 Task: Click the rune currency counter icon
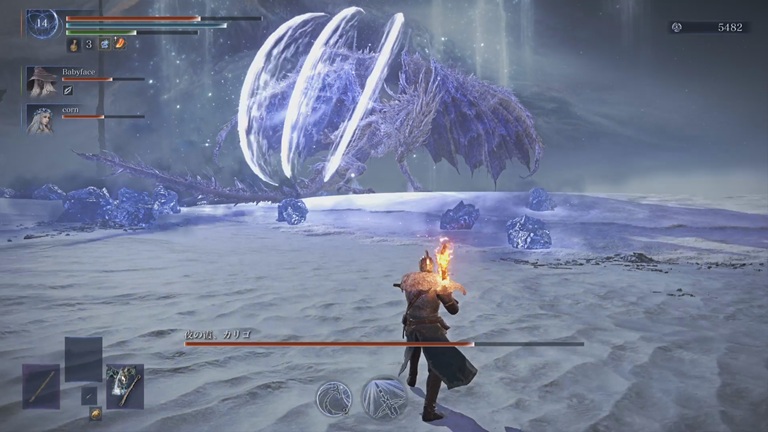(x=675, y=27)
